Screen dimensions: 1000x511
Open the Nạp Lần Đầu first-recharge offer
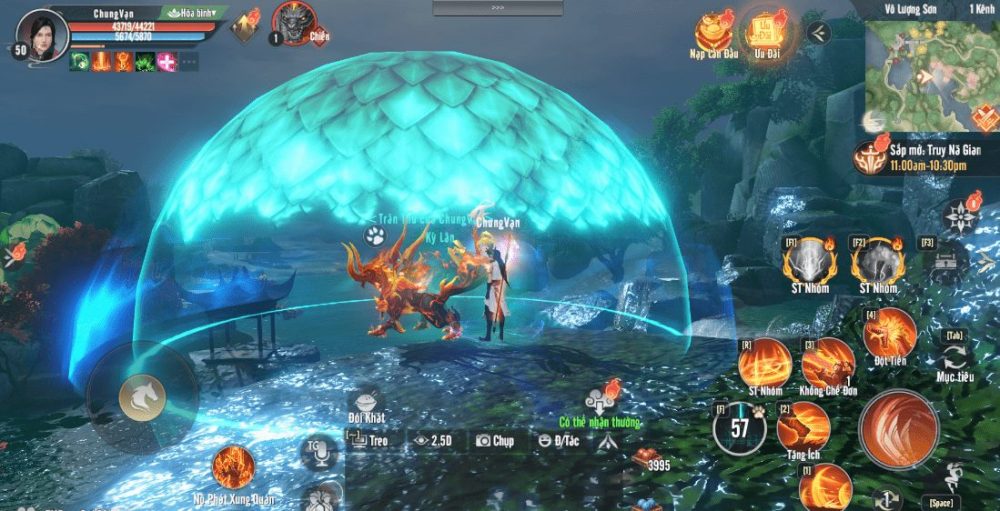[715, 30]
